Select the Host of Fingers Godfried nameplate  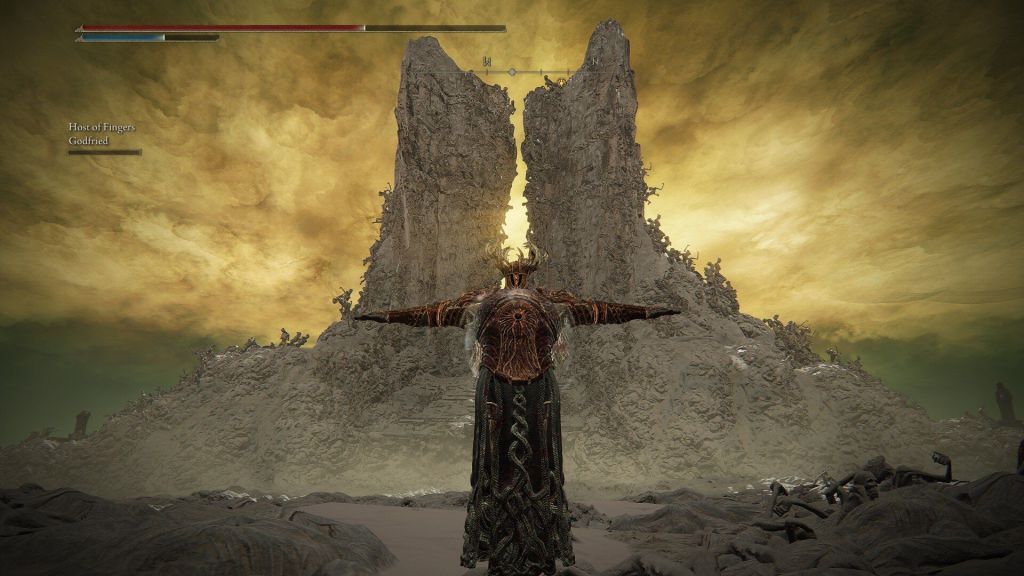tap(104, 135)
